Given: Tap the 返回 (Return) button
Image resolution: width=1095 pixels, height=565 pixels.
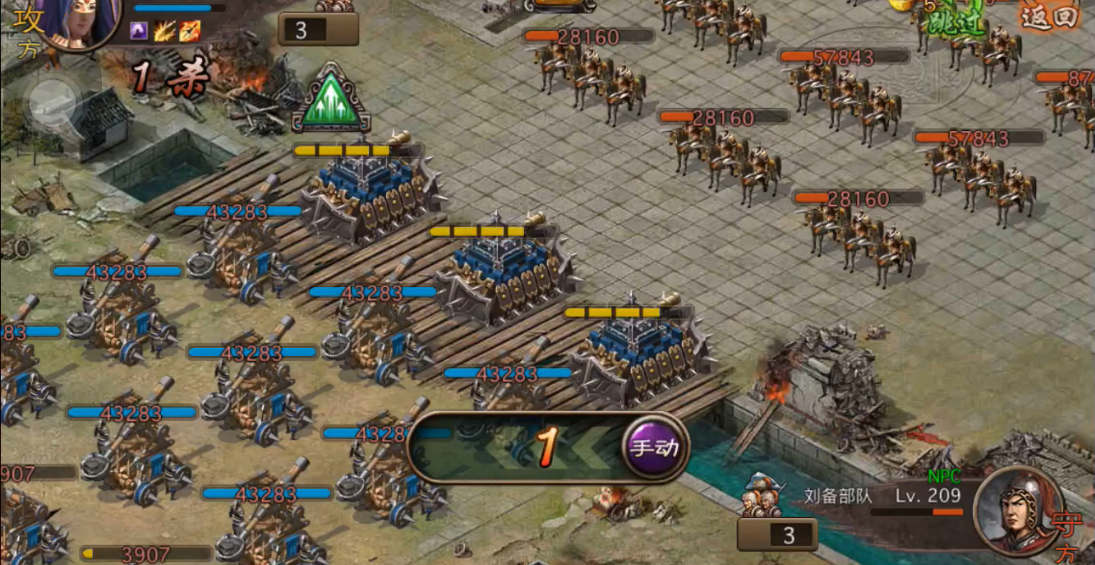Looking at the screenshot, I should [x=1049, y=17].
